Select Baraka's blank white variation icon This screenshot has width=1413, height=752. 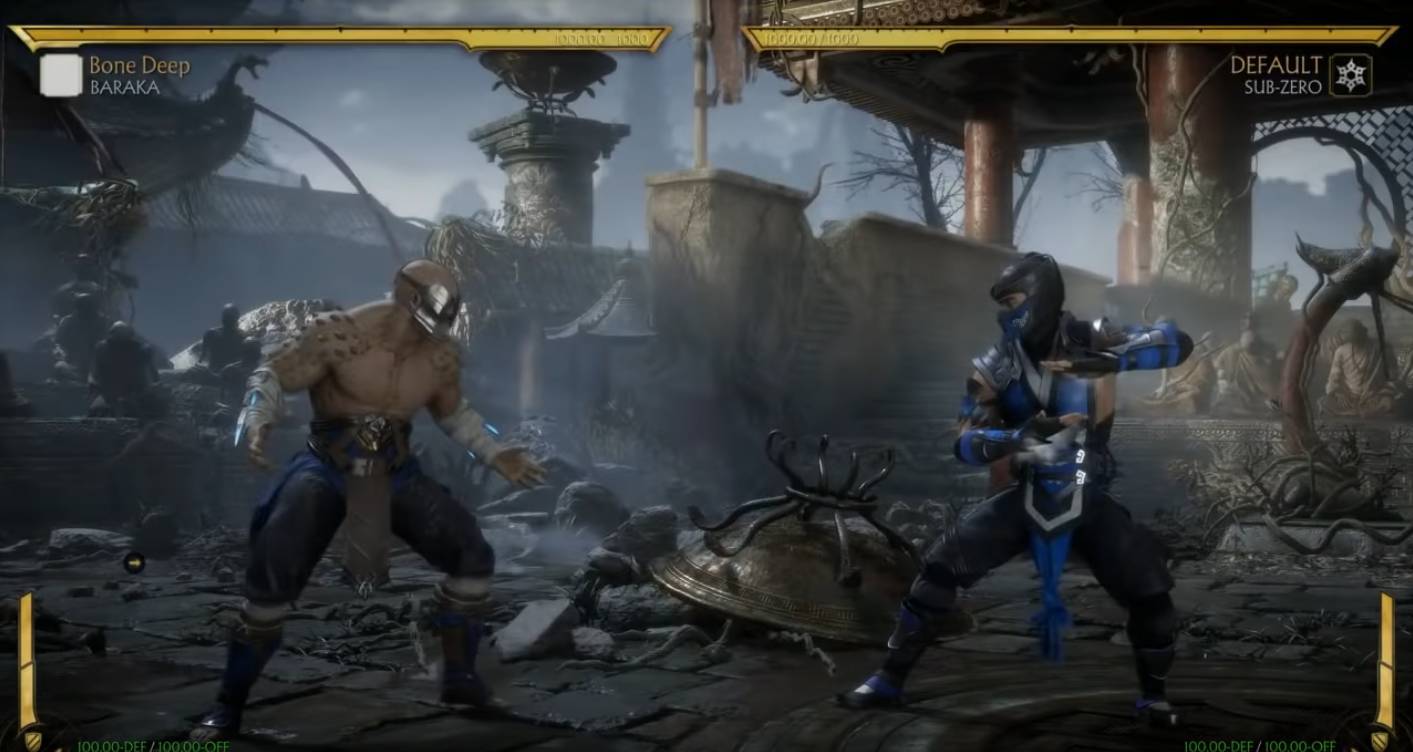[61, 76]
